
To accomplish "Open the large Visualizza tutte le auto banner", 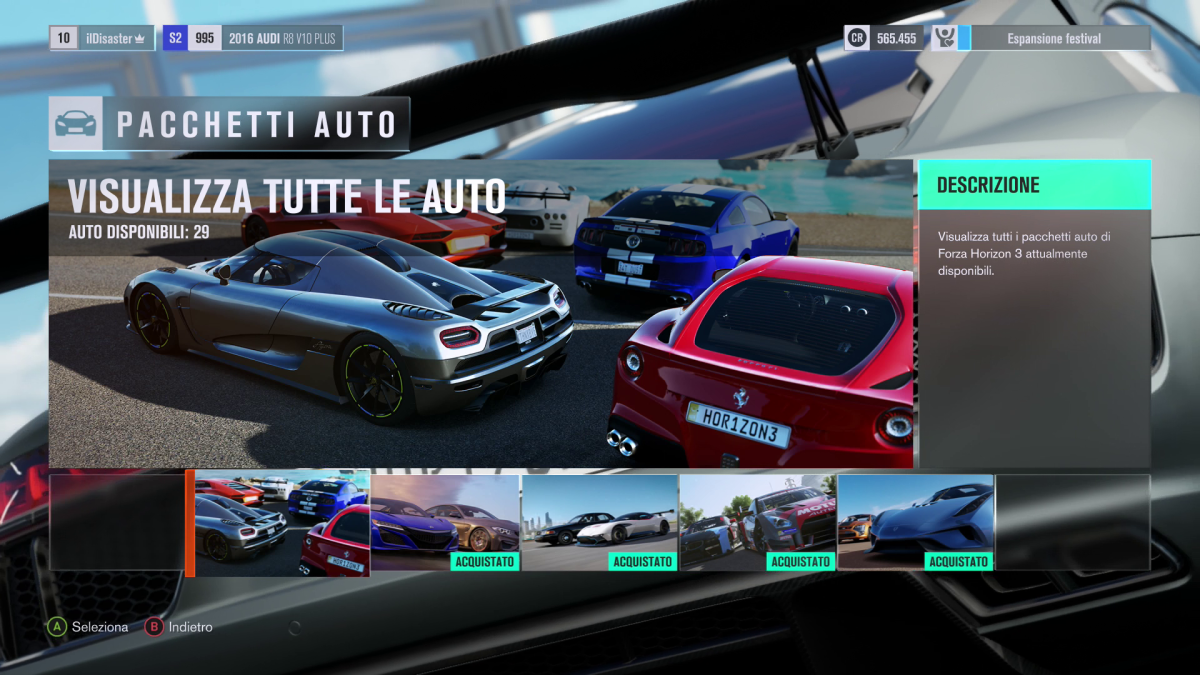I will (x=481, y=313).
